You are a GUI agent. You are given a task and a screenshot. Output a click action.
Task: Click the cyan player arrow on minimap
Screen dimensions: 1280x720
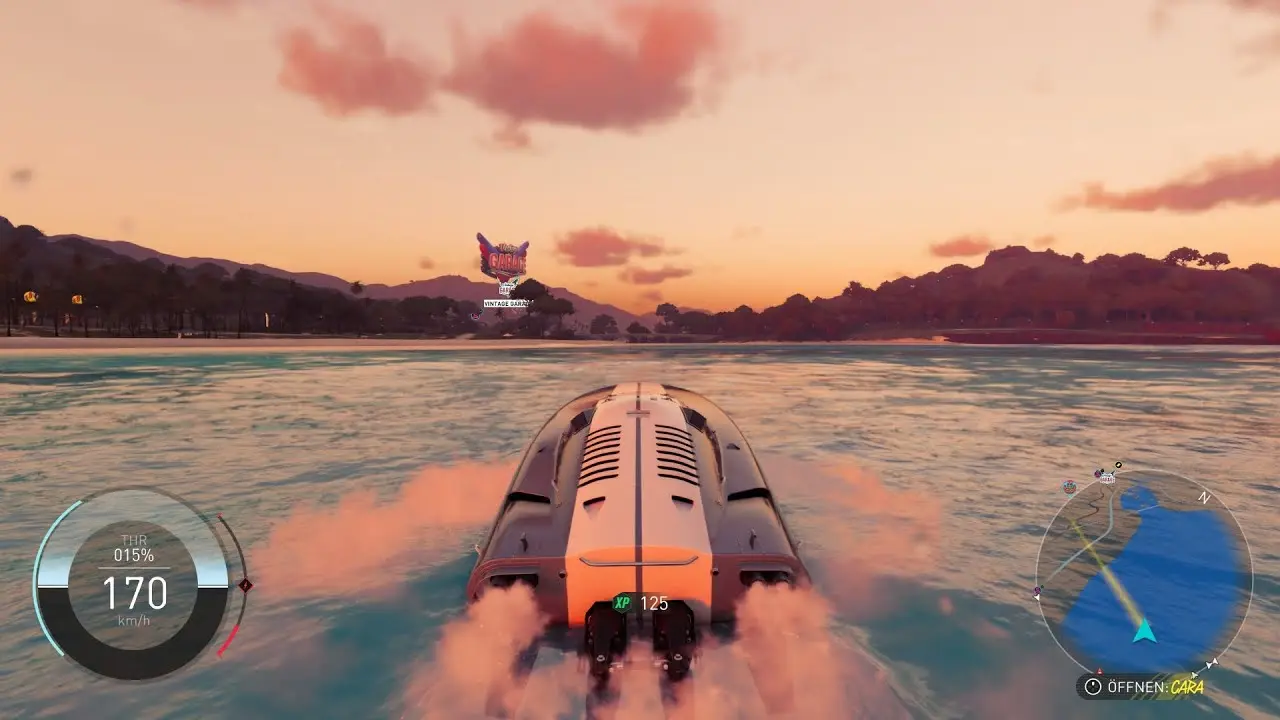(1145, 631)
